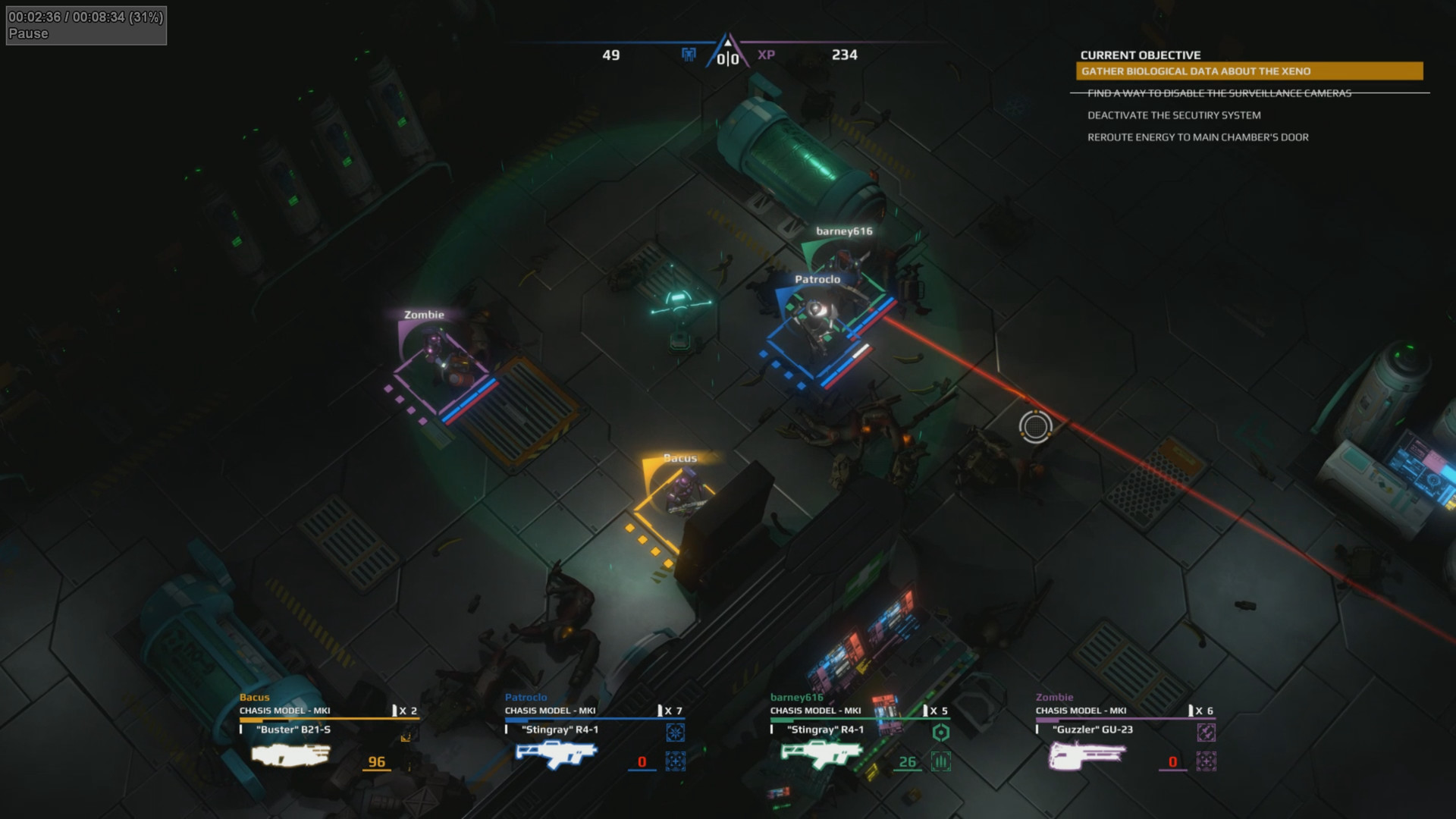Click the crossed-out Surveillance Cameras objective
Viewport: 1456px width, 819px height.
coord(1219,93)
